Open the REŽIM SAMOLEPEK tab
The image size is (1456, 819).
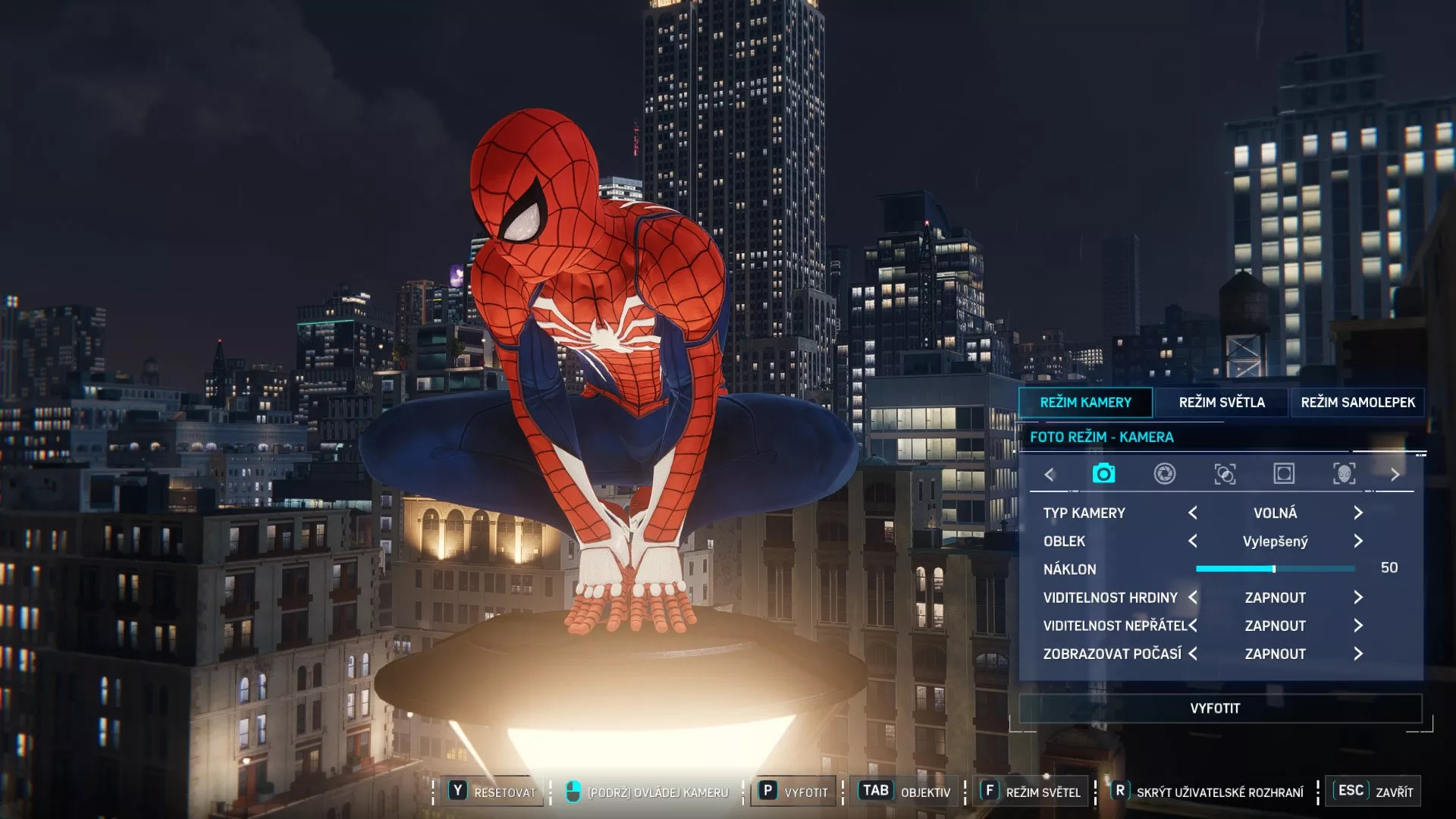coord(1357,403)
